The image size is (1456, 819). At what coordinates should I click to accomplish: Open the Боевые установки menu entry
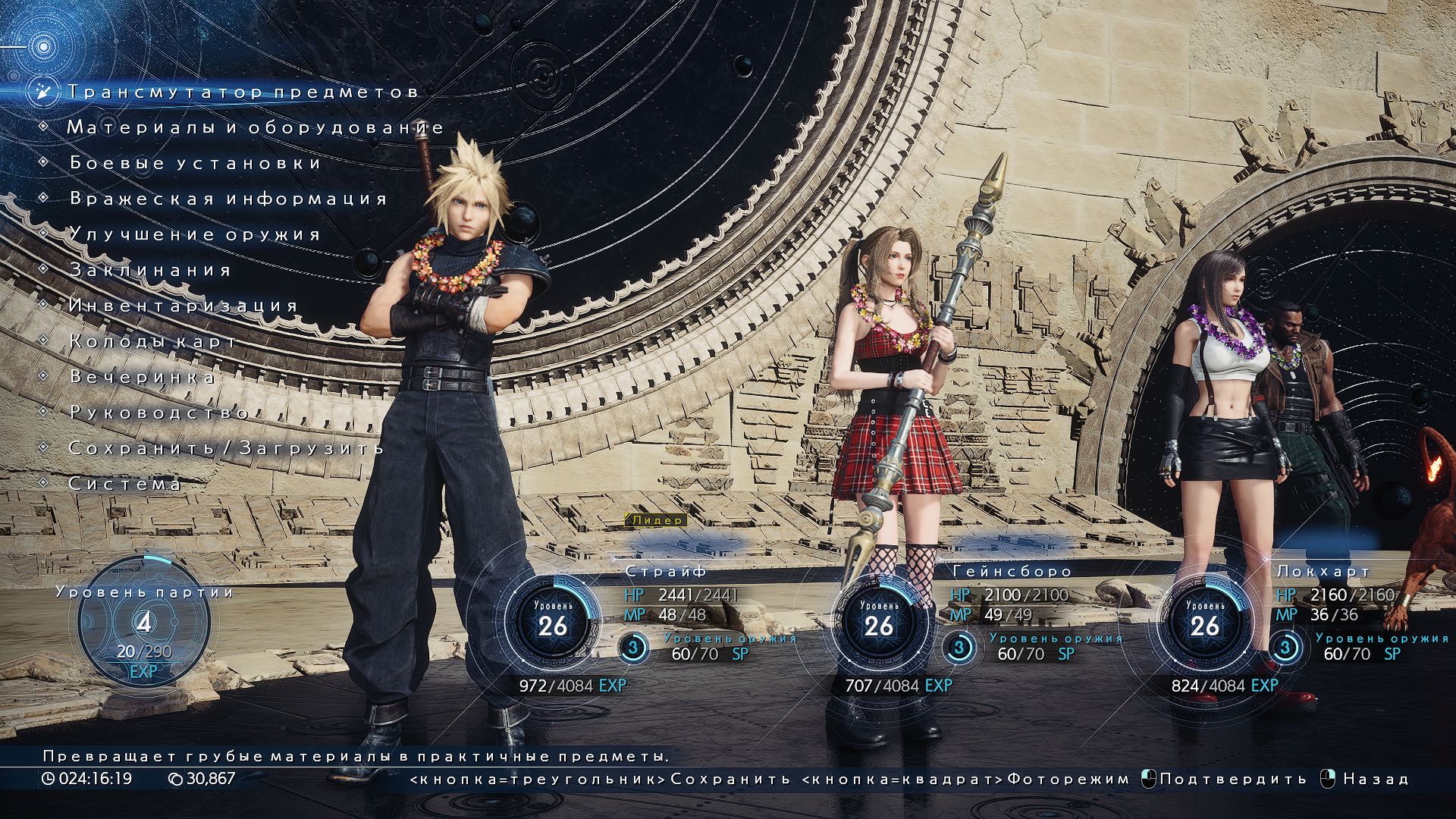click(196, 163)
